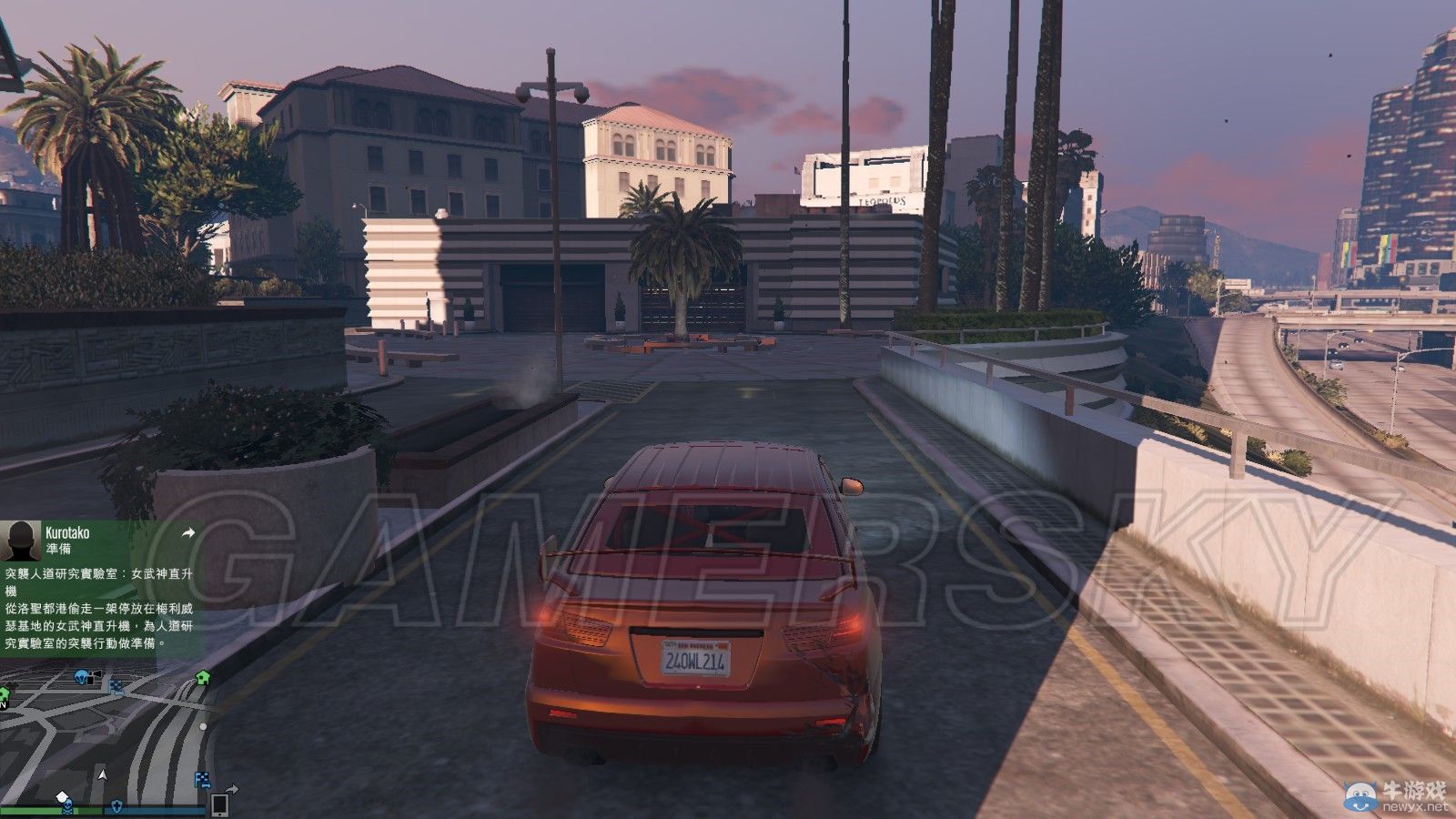The width and height of the screenshot is (1456, 819).
Task: Select the parachute jump blip on the minimap
Action: [x=81, y=676]
